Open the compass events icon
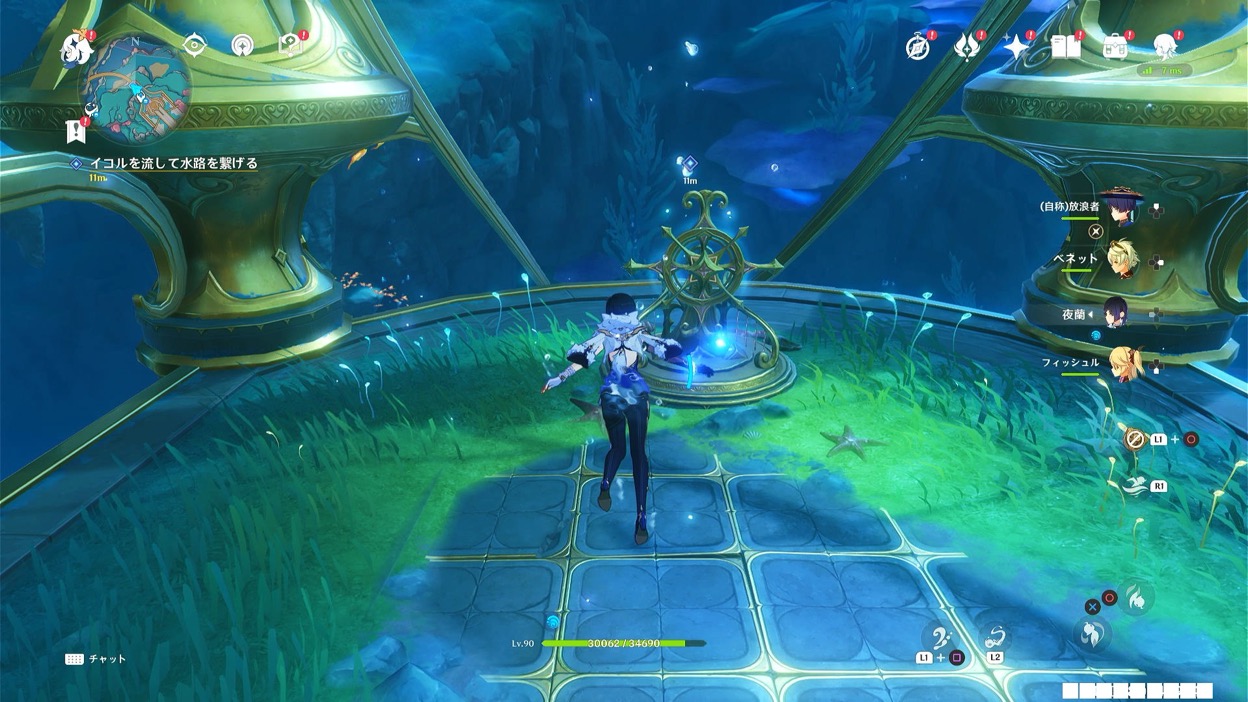The width and height of the screenshot is (1248, 702). (918, 46)
